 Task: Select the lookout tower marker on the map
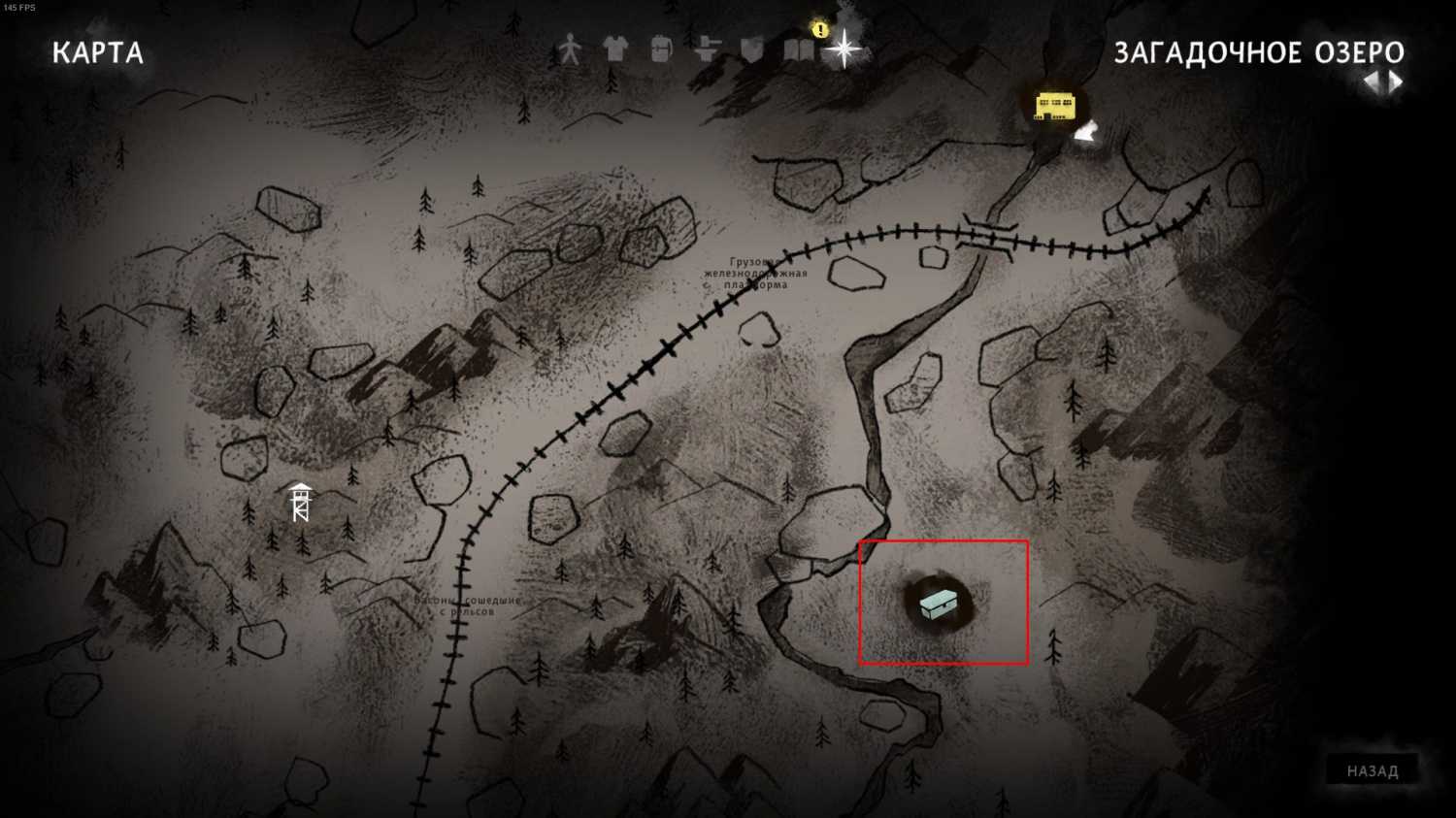click(301, 502)
